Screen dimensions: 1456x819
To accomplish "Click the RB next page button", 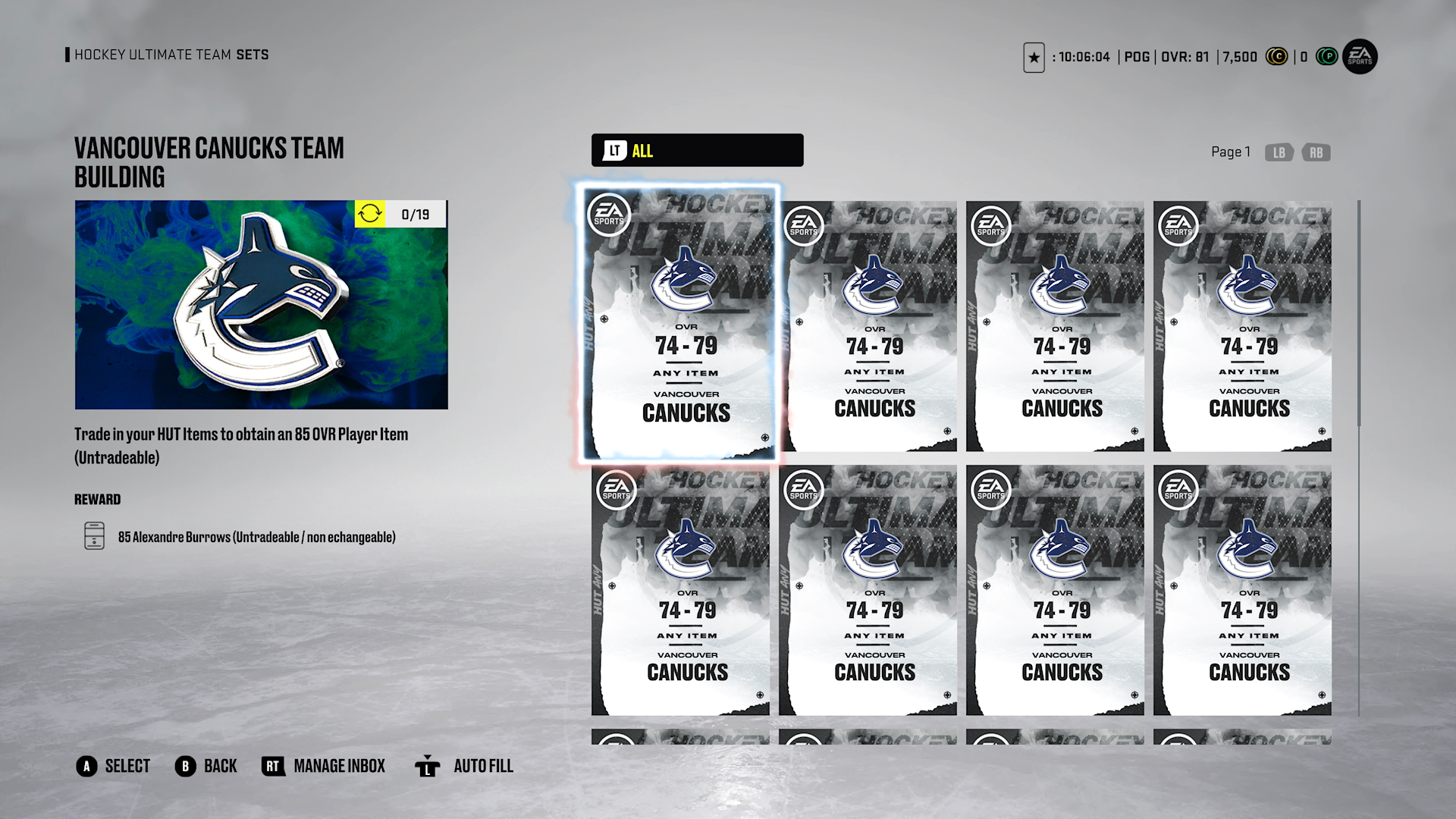I will tap(1316, 152).
